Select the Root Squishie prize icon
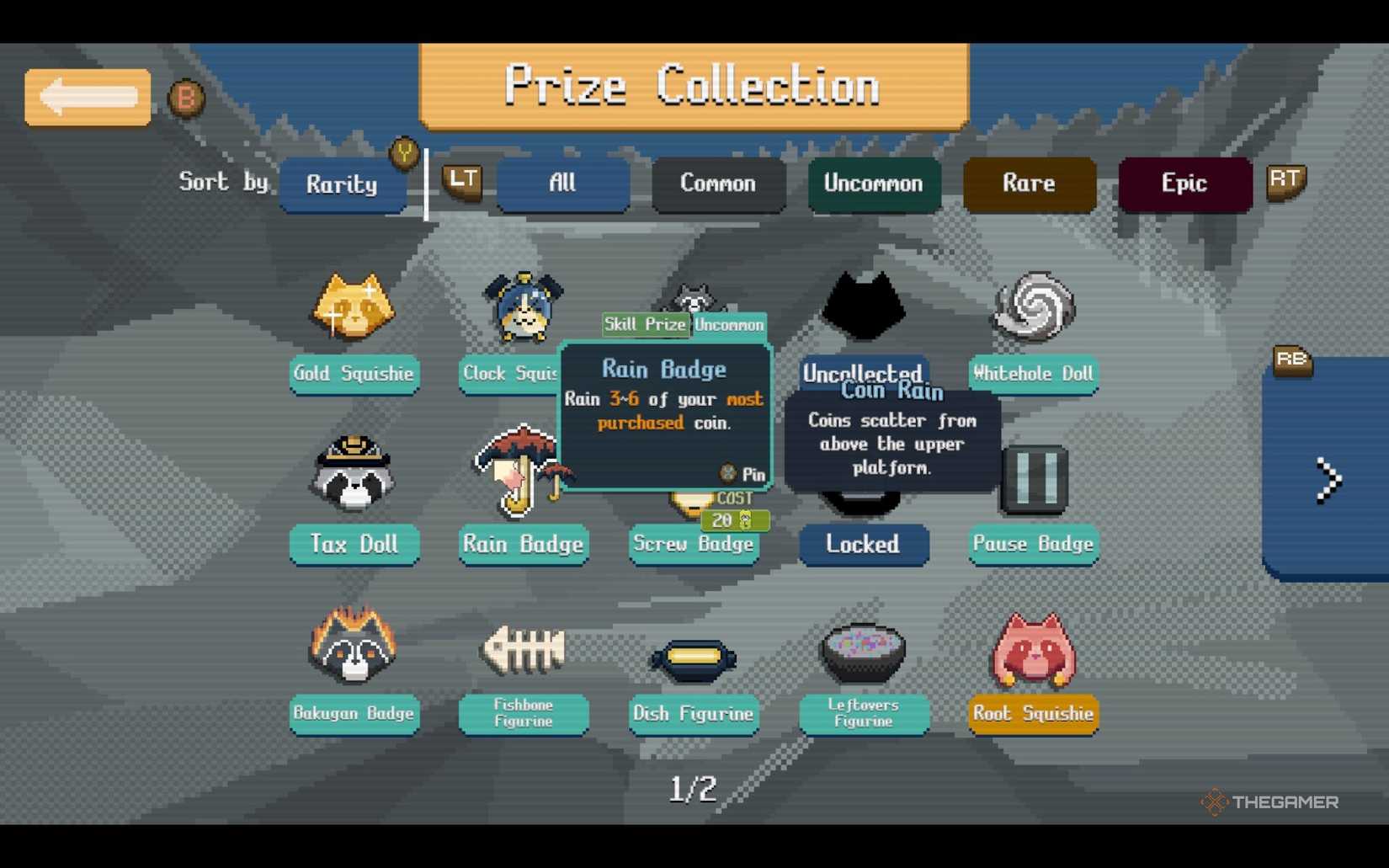 [x=1034, y=648]
